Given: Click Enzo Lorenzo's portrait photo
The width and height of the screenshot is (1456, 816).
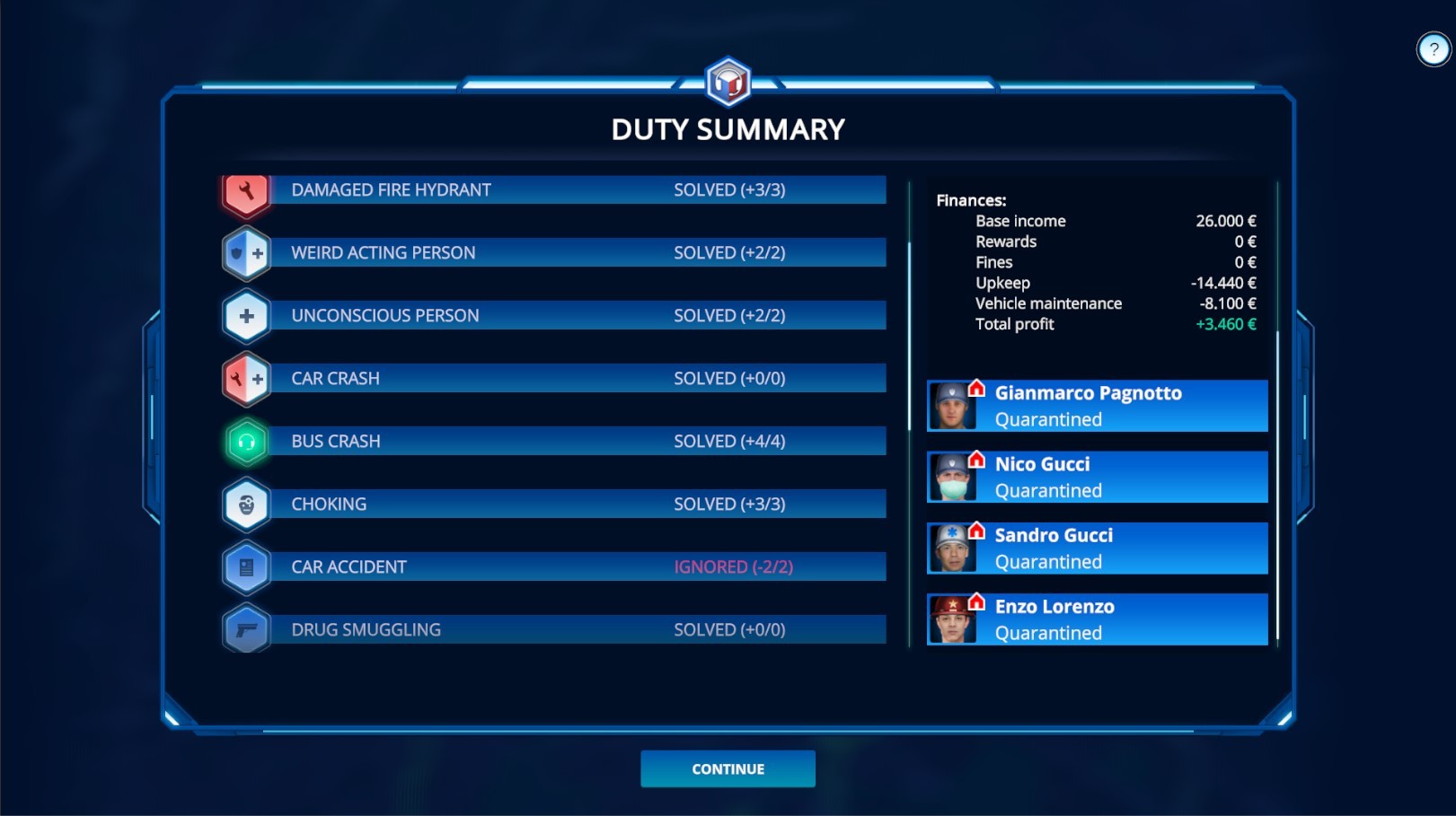Looking at the screenshot, I should [955, 619].
